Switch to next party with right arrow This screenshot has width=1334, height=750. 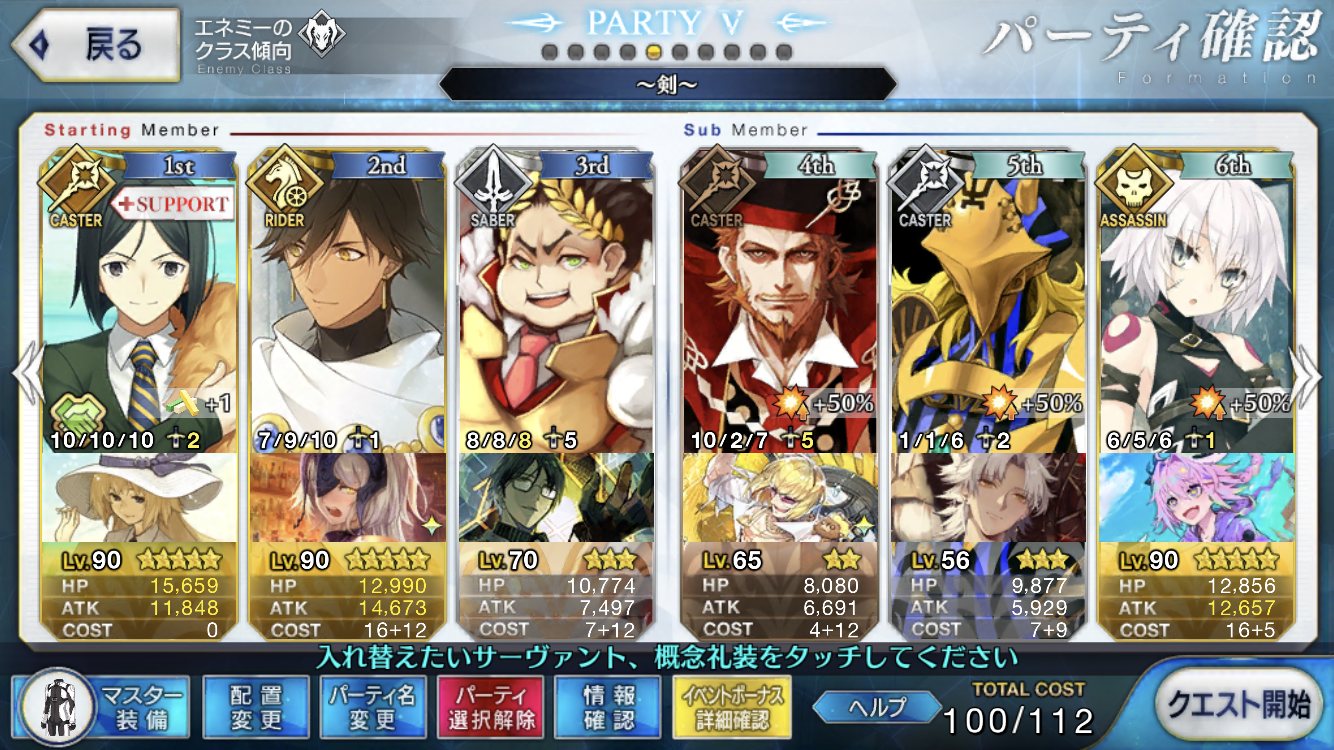click(1308, 375)
